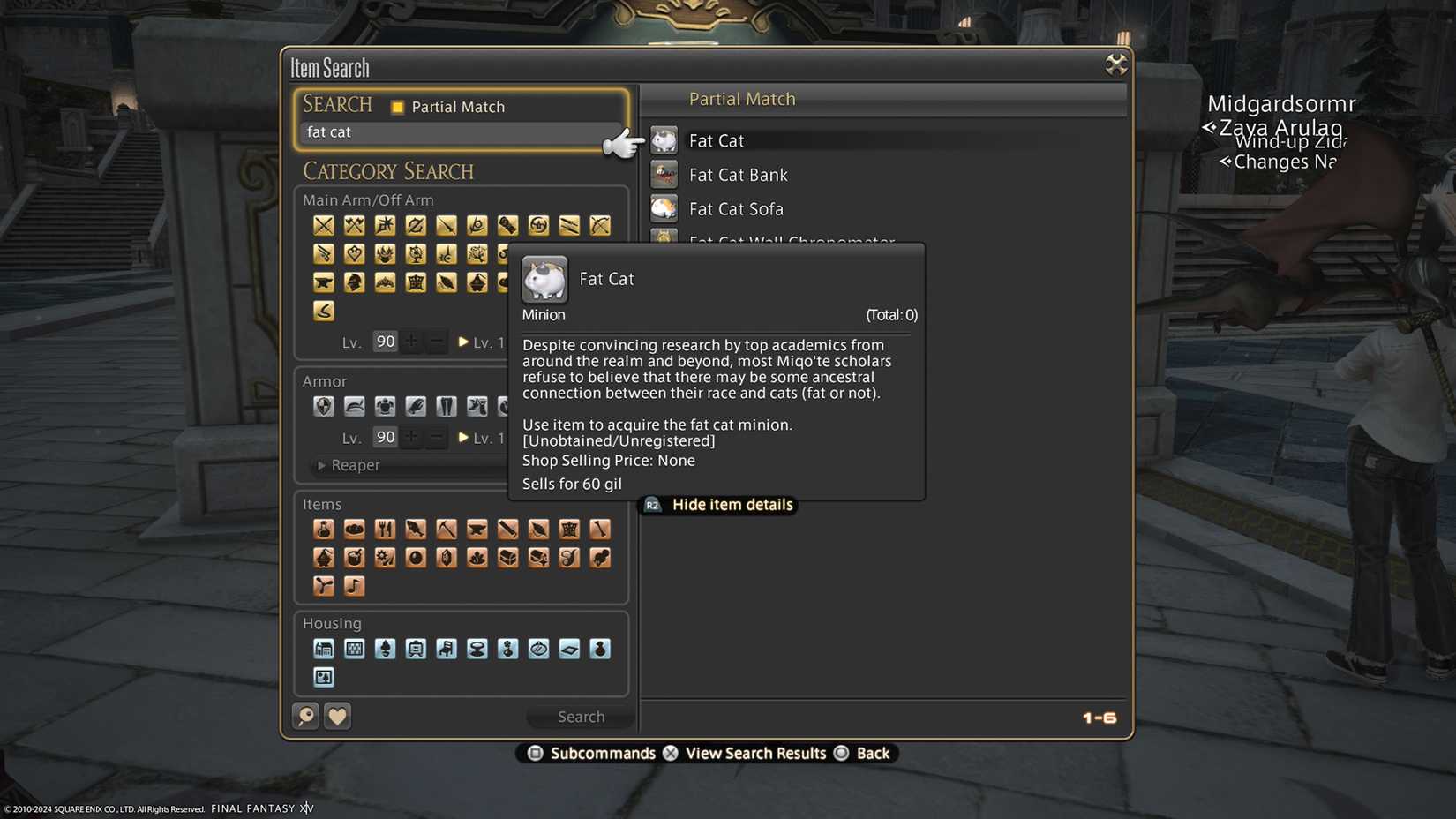Viewport: 1456px width, 819px height.
Task: Select the musical note orchestrion icon under Items
Action: tap(354, 585)
